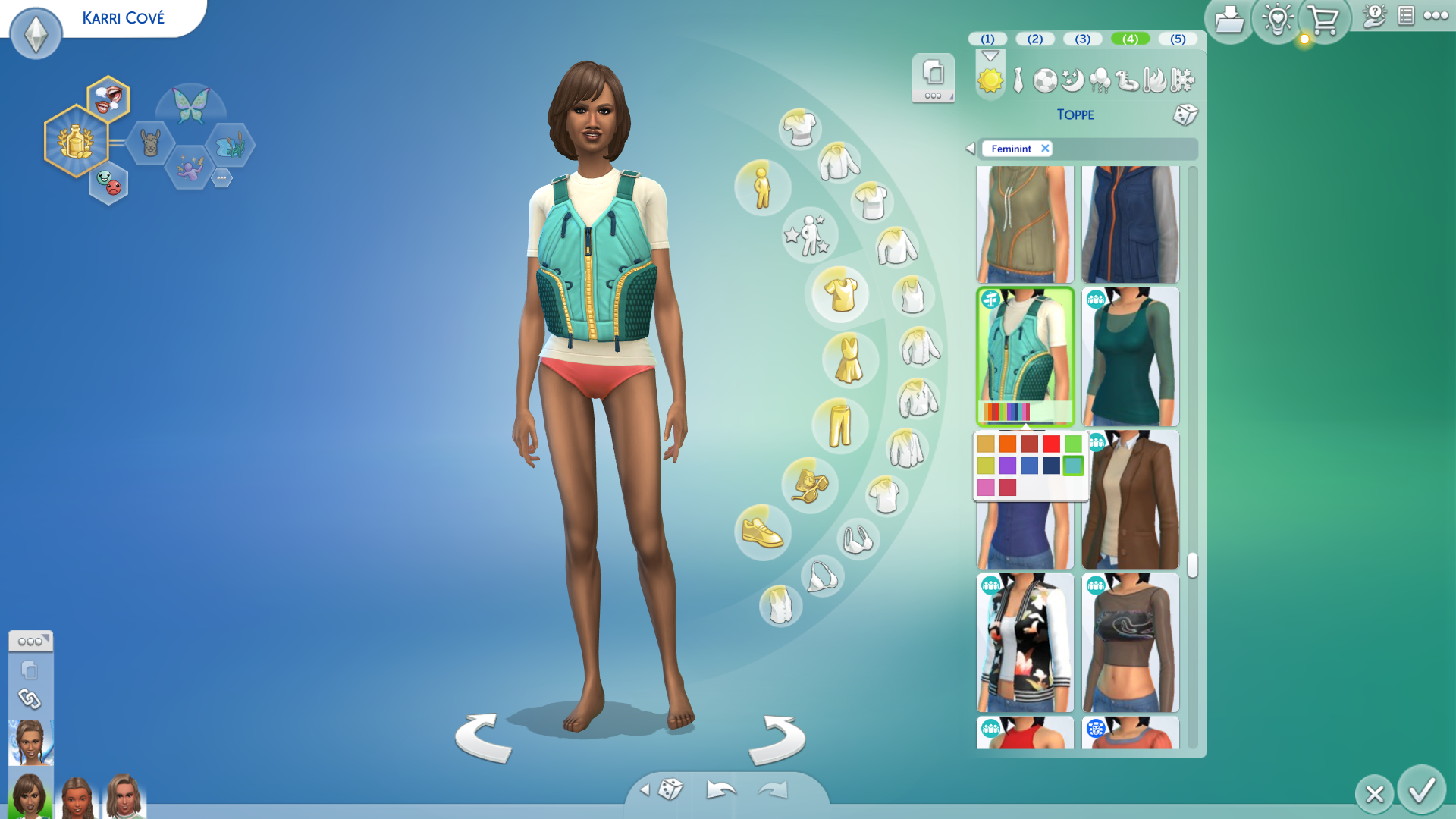
Task: Open the aspiration hexagon panel
Action: click(x=76, y=142)
